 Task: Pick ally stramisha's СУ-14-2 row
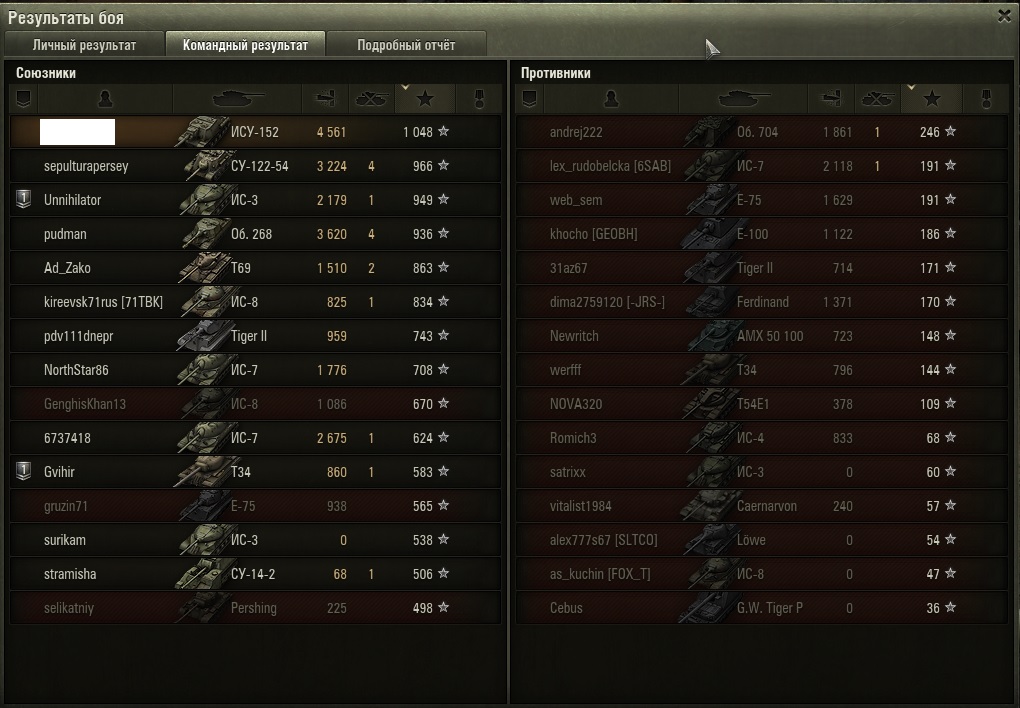point(255,574)
